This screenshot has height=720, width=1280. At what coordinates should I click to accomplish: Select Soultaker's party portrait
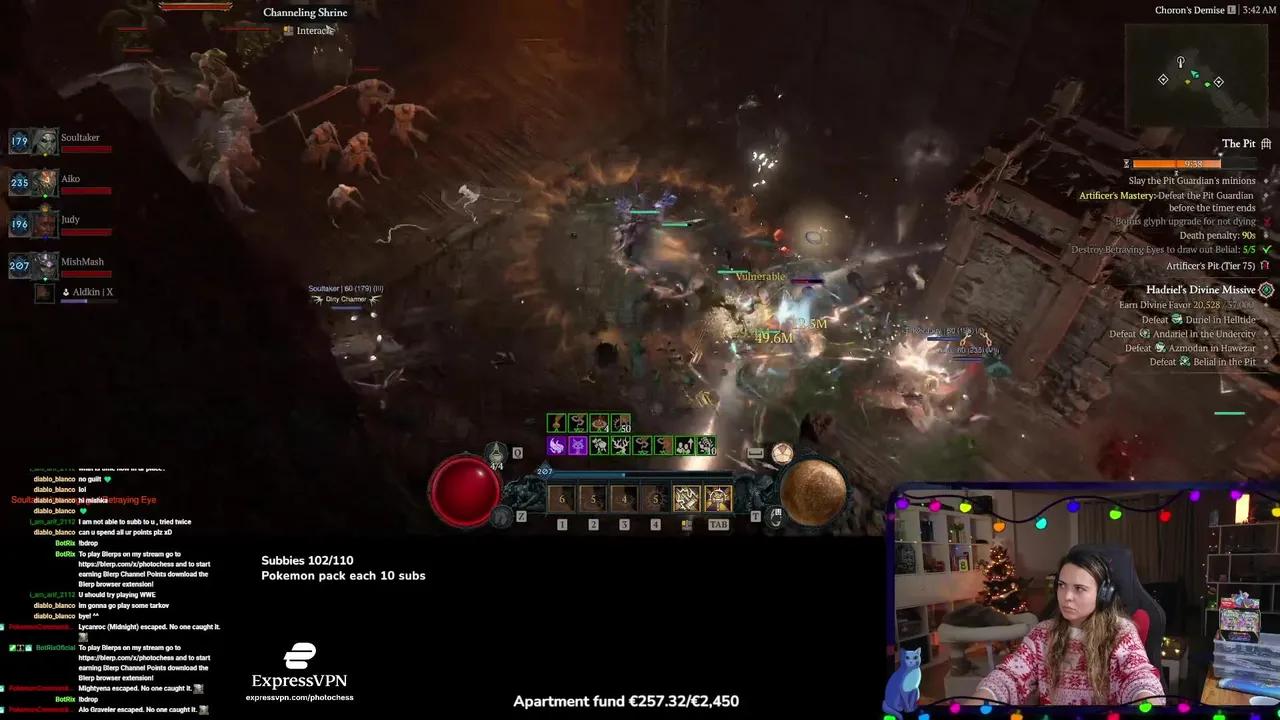pos(46,142)
